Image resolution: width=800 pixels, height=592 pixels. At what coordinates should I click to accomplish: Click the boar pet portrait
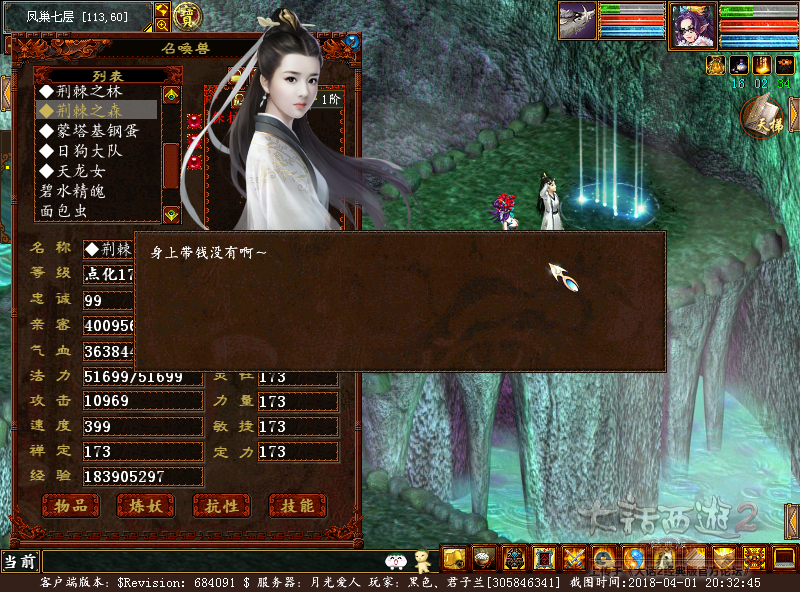[578, 20]
